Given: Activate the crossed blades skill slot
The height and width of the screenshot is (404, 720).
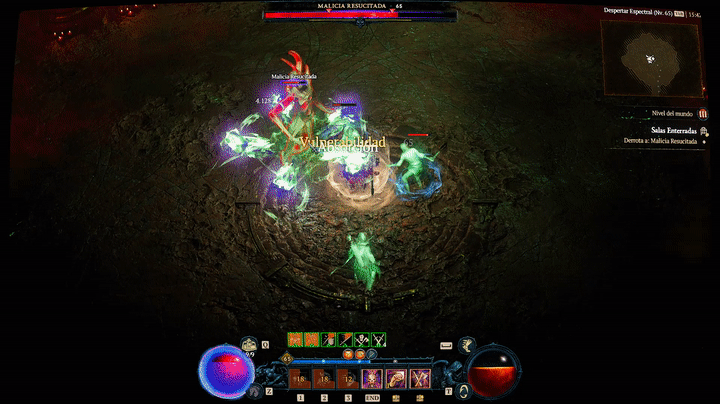Looking at the screenshot, I should 420,378.
